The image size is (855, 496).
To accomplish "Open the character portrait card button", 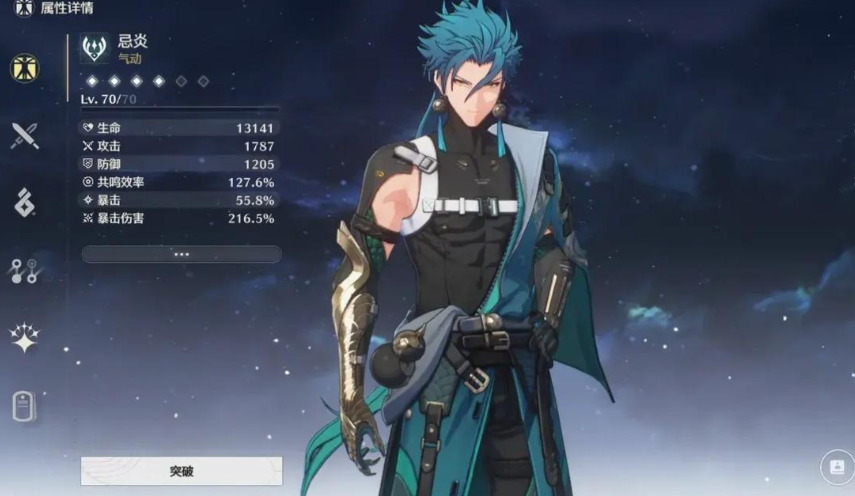I will tap(836, 466).
